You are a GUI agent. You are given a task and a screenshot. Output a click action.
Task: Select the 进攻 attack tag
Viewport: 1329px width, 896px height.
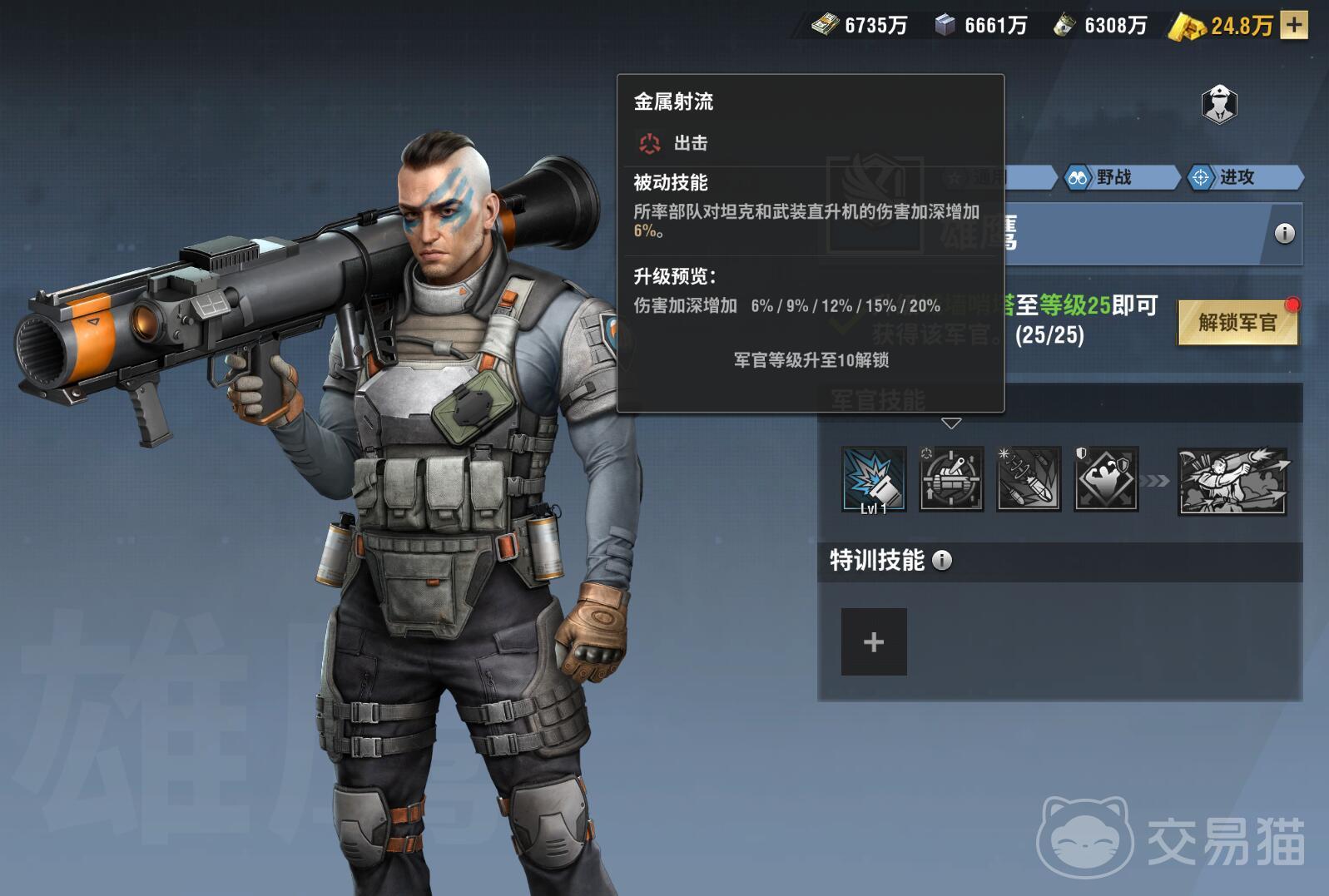1237,177
